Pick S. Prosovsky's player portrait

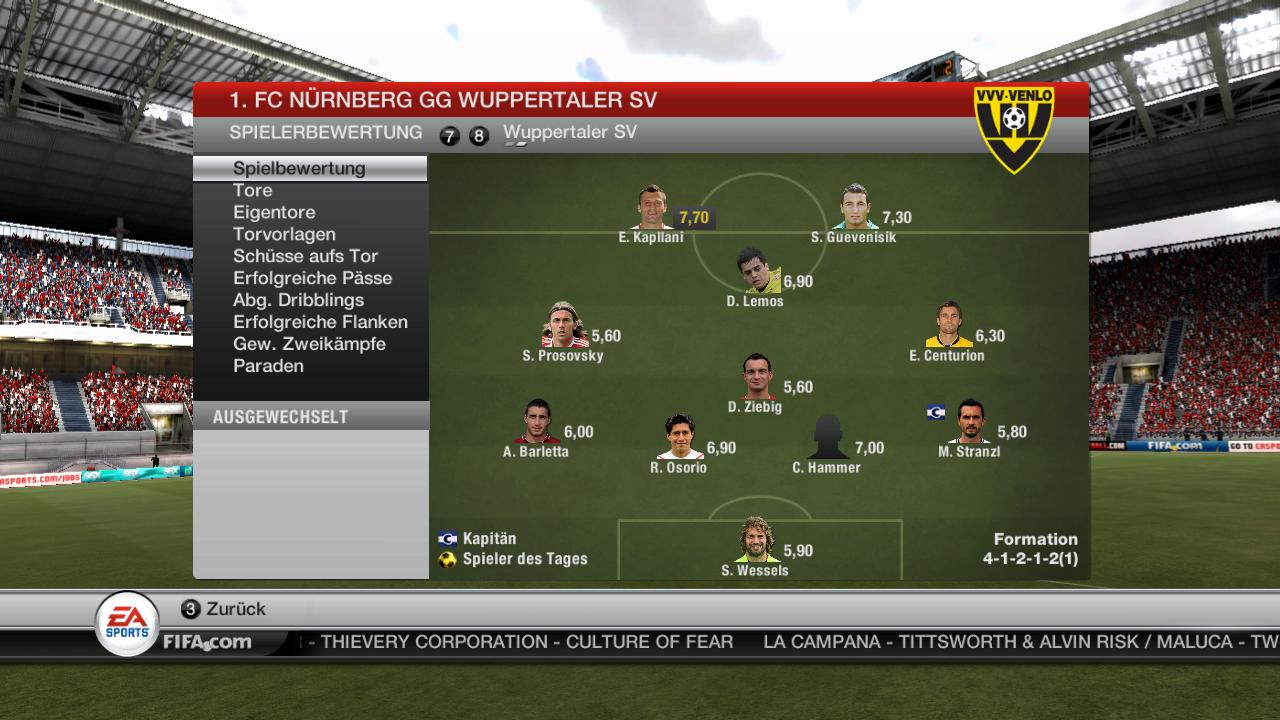click(x=565, y=325)
